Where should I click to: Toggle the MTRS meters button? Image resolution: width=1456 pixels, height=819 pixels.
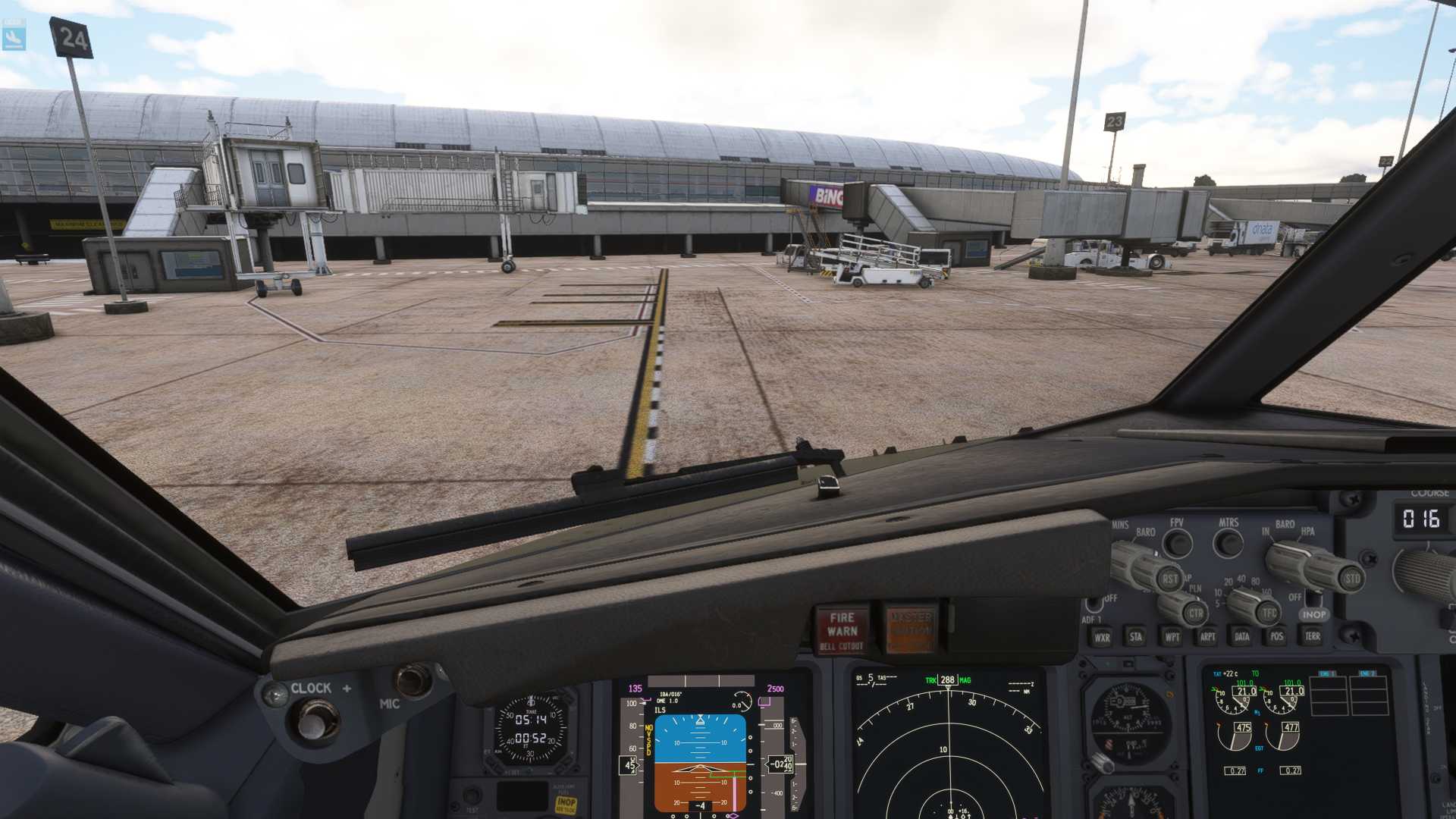tap(1228, 543)
